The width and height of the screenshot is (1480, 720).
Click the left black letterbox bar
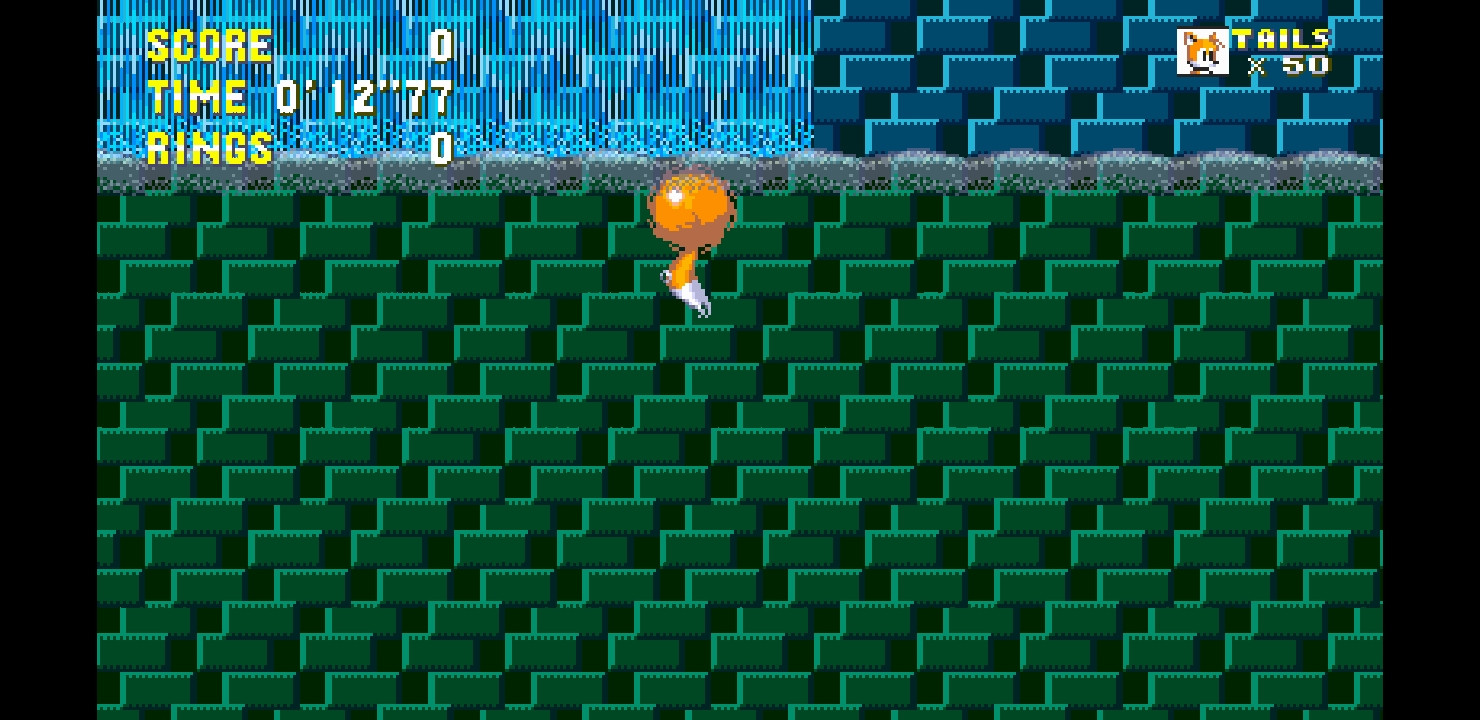tap(45, 360)
